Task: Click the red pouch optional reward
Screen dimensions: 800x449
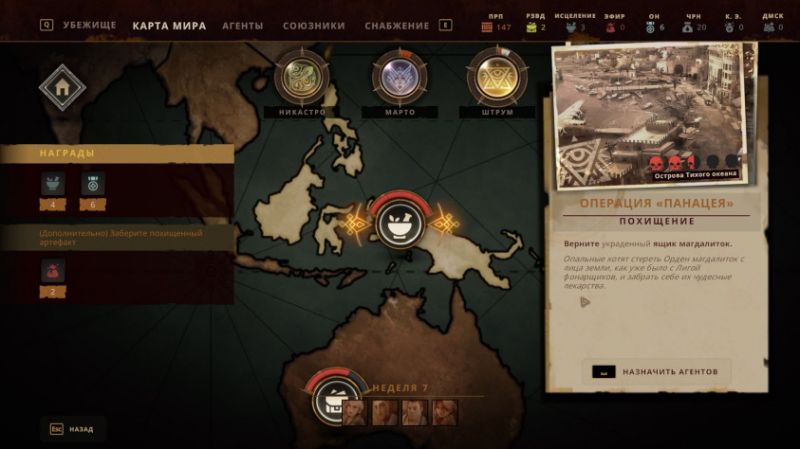Action: tap(53, 270)
